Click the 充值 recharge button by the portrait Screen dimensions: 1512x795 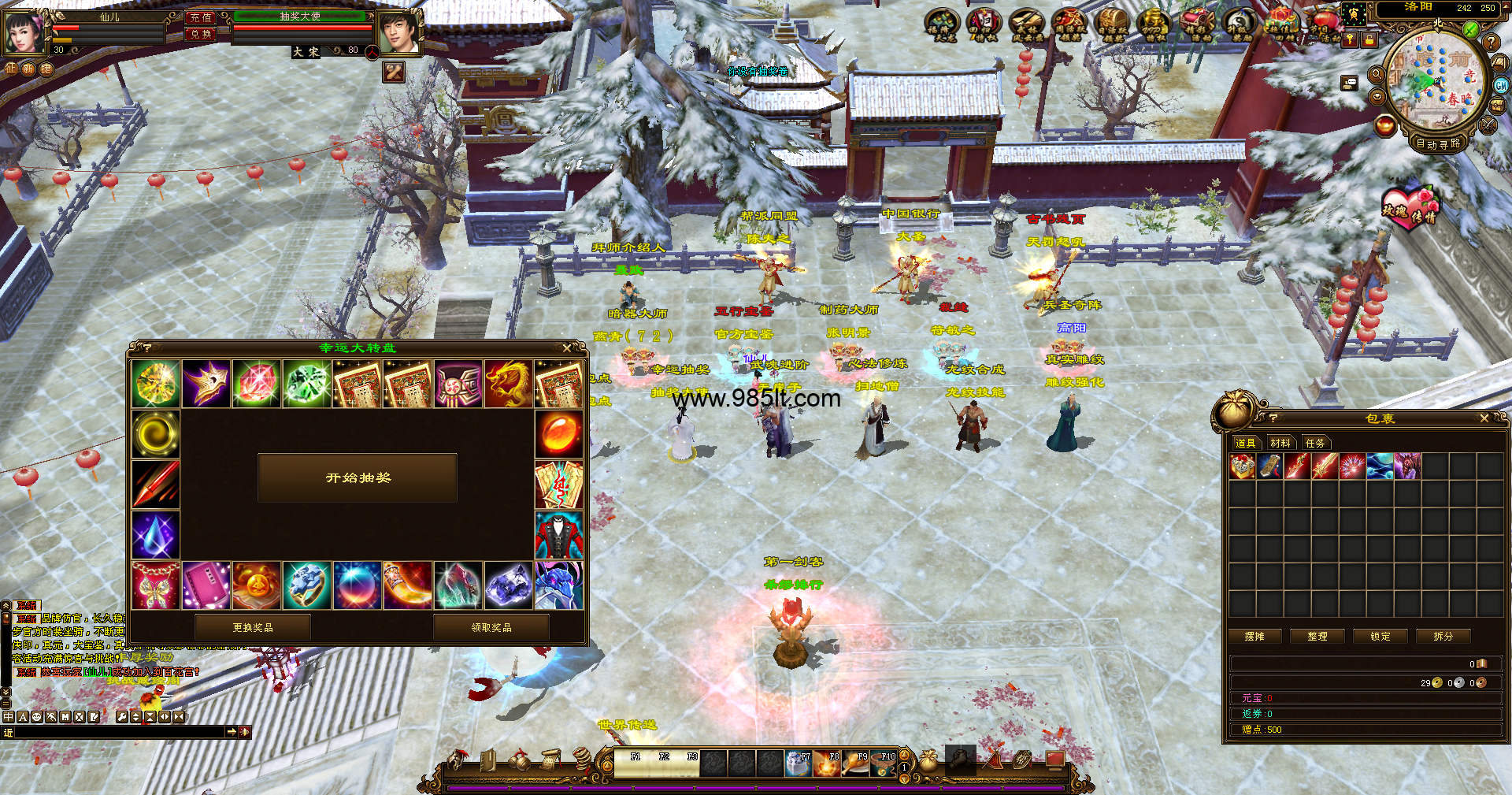pyautogui.click(x=201, y=17)
